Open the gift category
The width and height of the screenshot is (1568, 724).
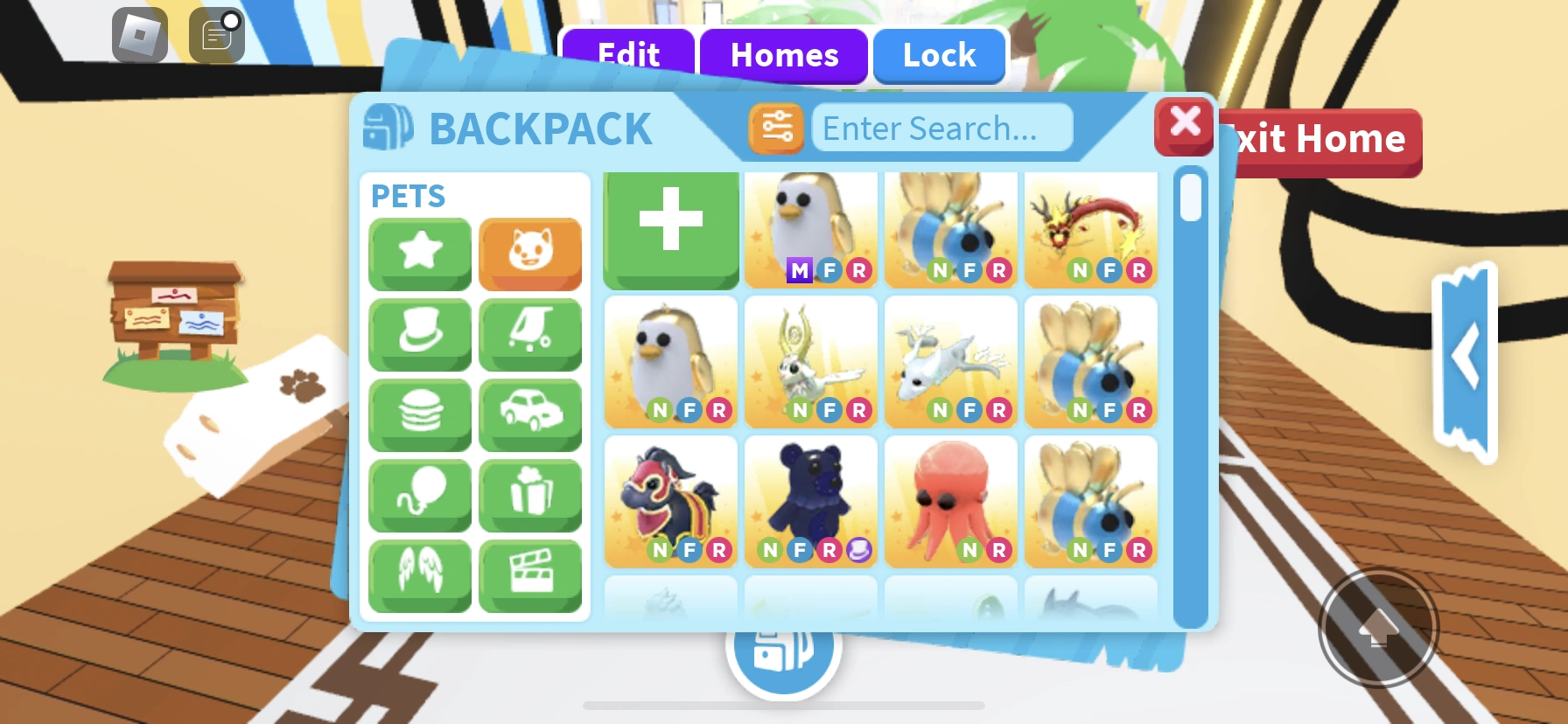530,495
